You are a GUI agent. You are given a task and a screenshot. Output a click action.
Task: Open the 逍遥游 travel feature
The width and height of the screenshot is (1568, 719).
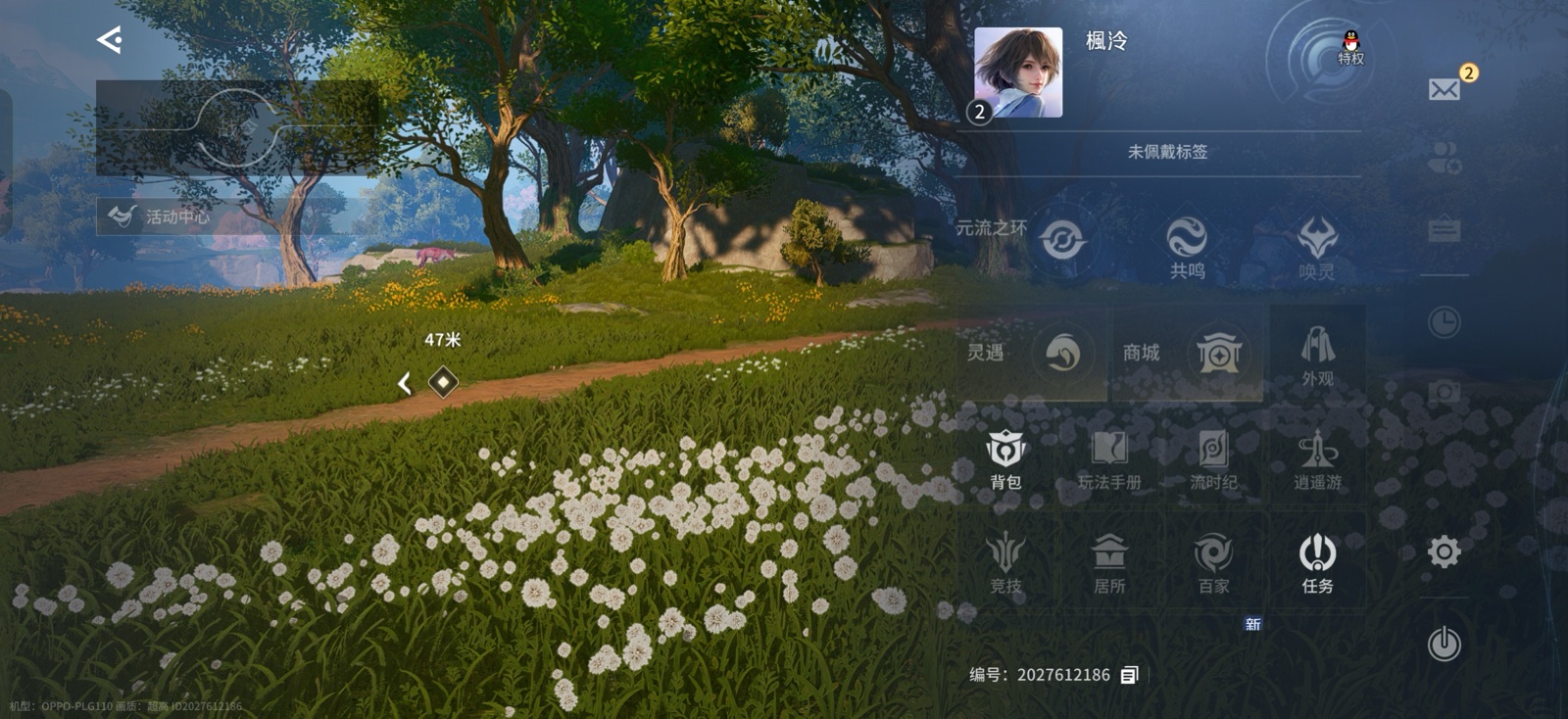pyautogui.click(x=1317, y=460)
